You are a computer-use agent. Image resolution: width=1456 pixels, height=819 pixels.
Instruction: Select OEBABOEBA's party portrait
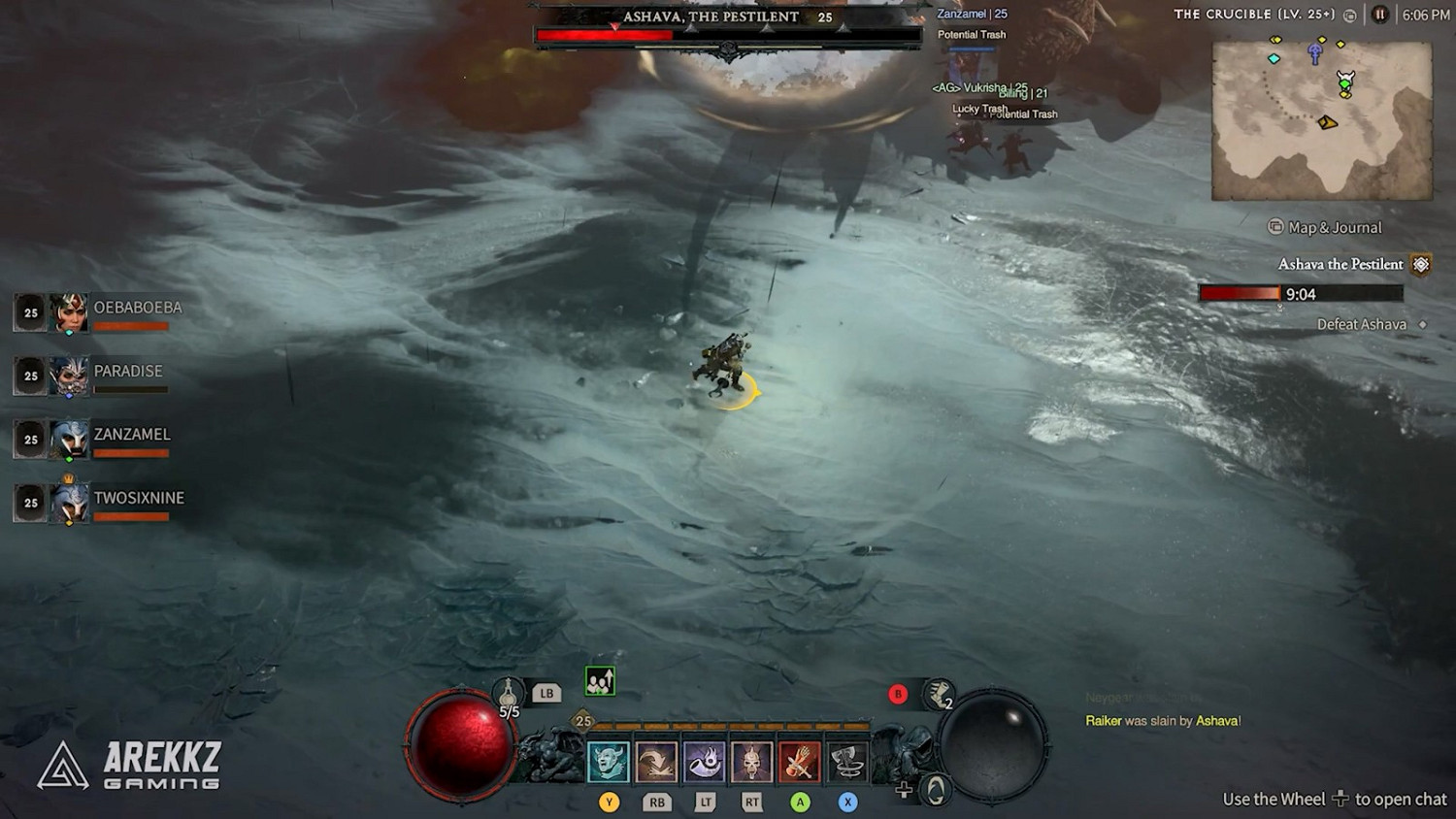(x=68, y=312)
